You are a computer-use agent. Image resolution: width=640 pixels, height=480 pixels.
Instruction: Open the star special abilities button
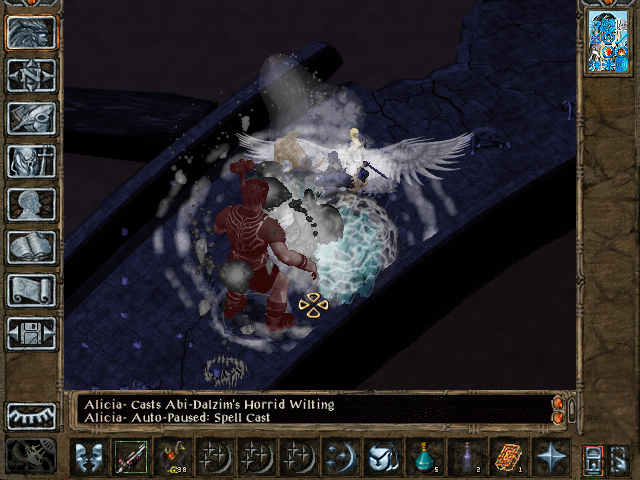click(x=551, y=457)
